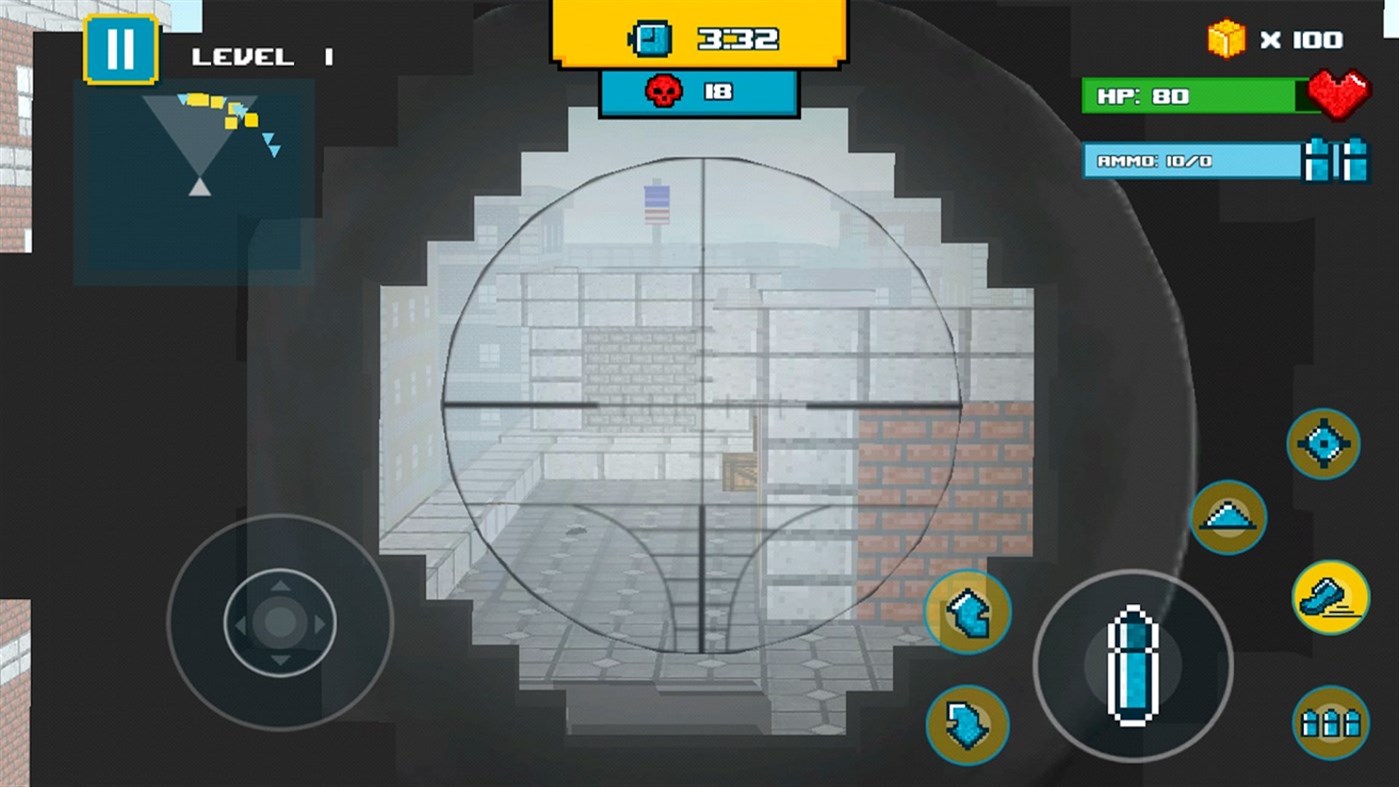
Task: Tap the blue AMMO: 10/0 bar
Action: pyautogui.click(x=1190, y=161)
